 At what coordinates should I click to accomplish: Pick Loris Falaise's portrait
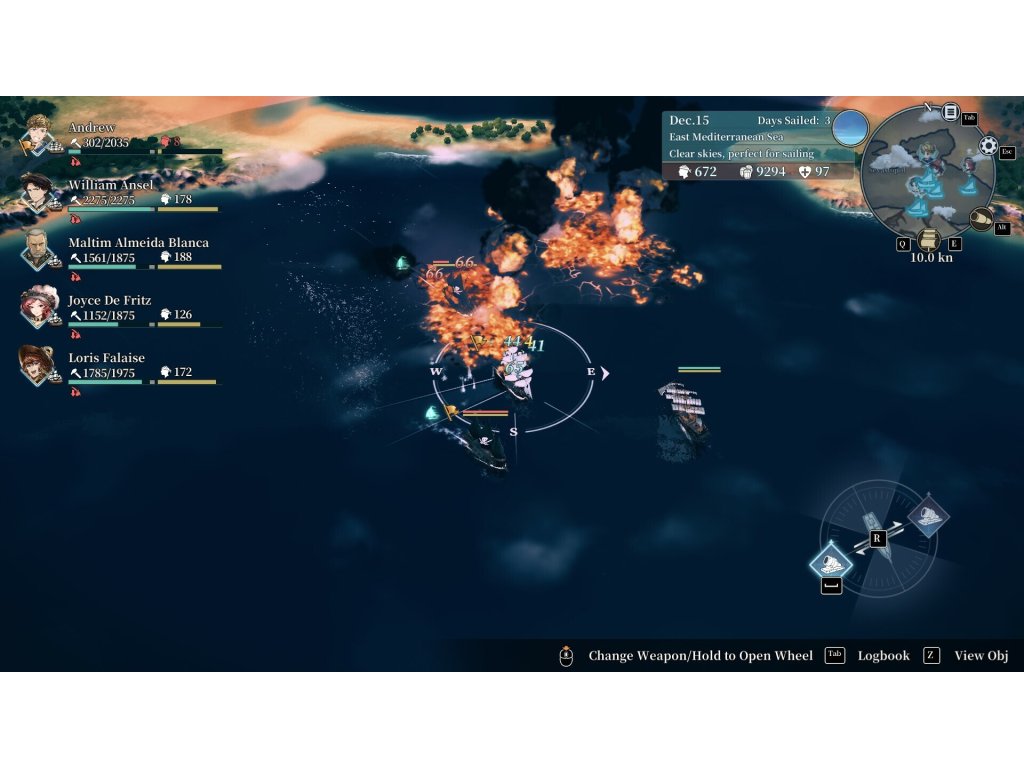(x=38, y=363)
